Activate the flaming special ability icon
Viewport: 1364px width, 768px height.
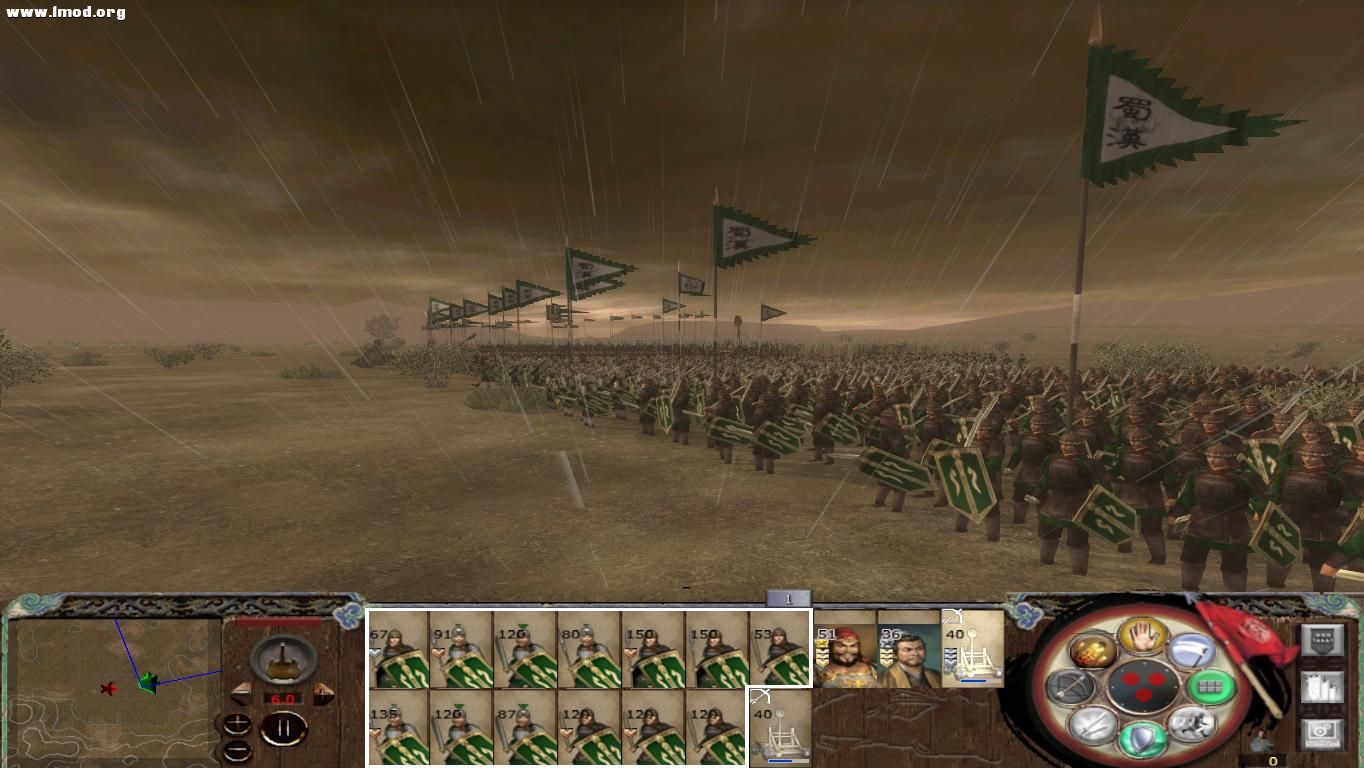click(x=1092, y=653)
